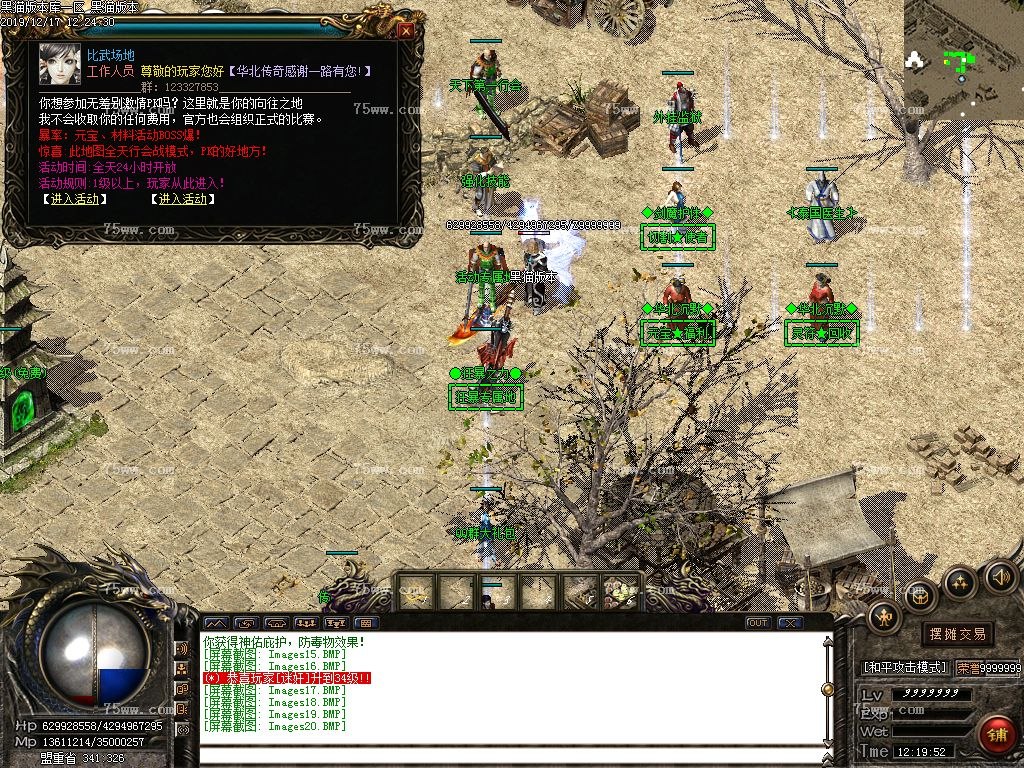Screen dimensions: 1024x768
Task: Close the game with the X button beside OUT
Action: click(x=790, y=623)
